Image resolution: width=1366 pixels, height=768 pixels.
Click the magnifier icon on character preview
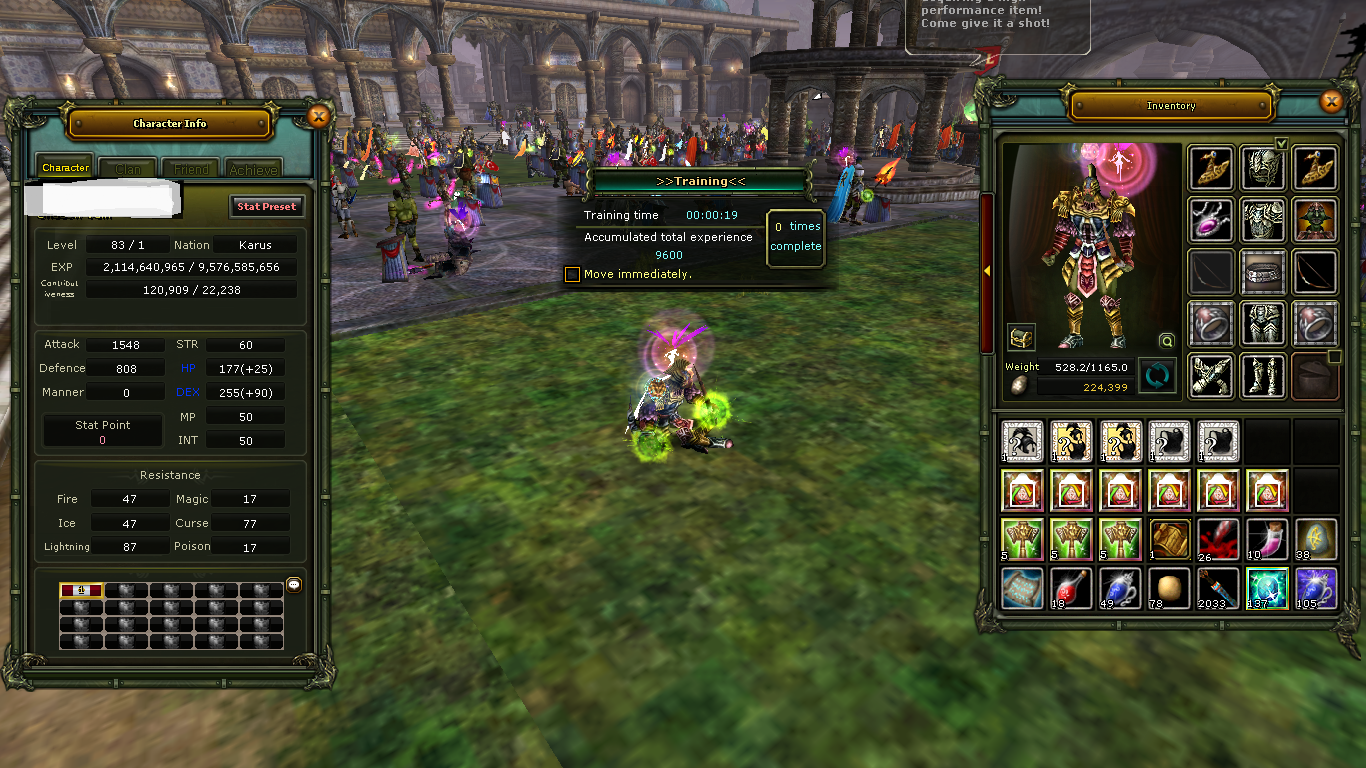click(1166, 340)
